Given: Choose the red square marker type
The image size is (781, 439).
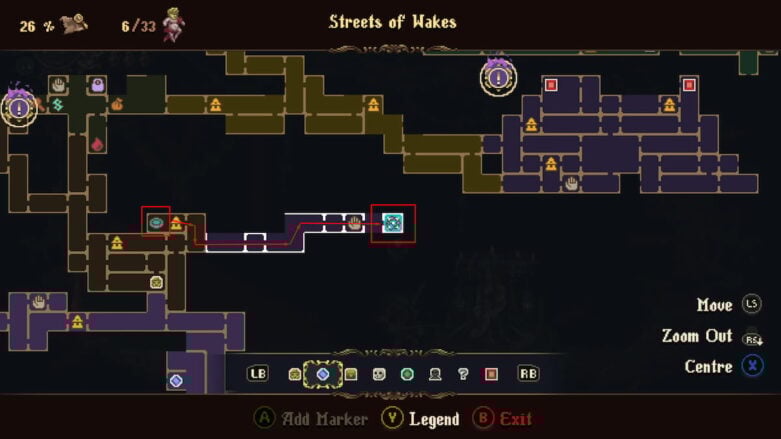Looking at the screenshot, I should tap(491, 374).
